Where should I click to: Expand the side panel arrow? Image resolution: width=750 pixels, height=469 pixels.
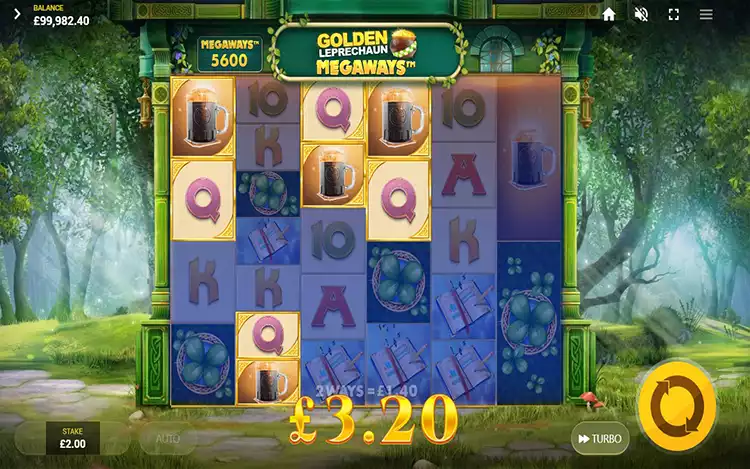pyautogui.click(x=16, y=15)
